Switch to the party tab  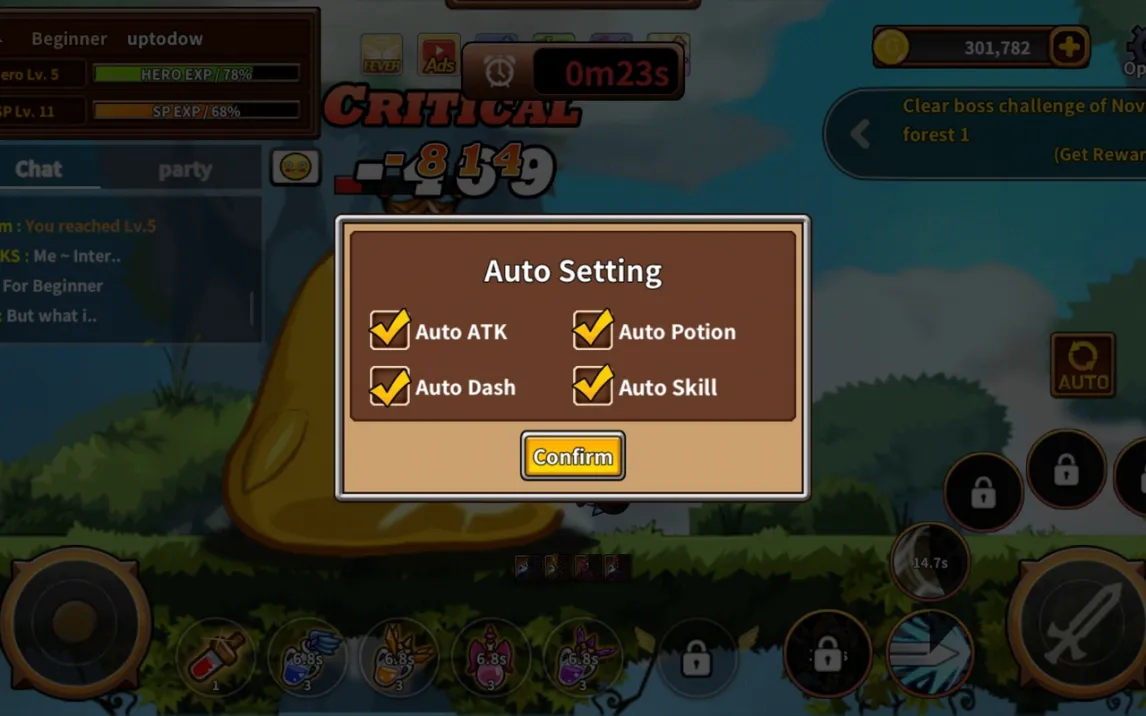point(185,169)
